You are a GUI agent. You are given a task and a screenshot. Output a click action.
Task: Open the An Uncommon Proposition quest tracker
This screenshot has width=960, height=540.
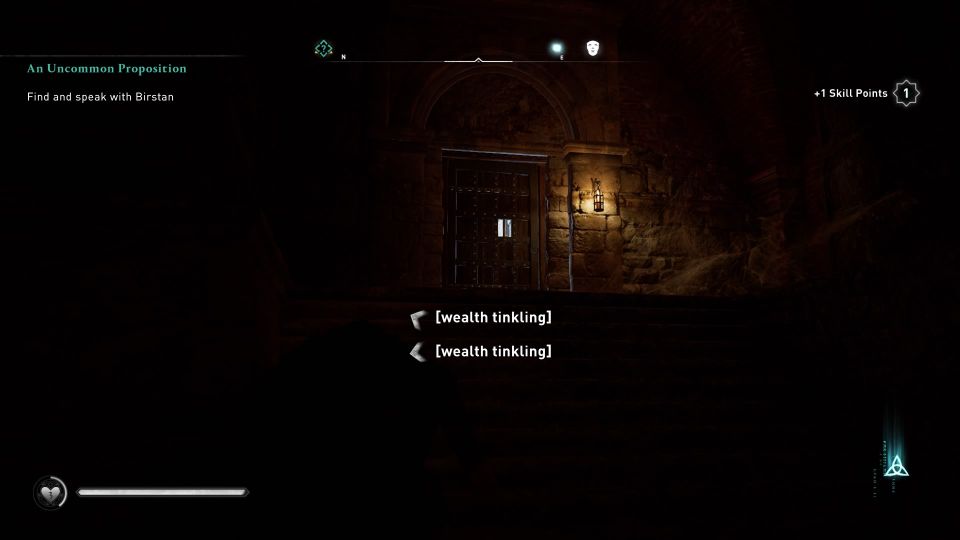coord(107,69)
